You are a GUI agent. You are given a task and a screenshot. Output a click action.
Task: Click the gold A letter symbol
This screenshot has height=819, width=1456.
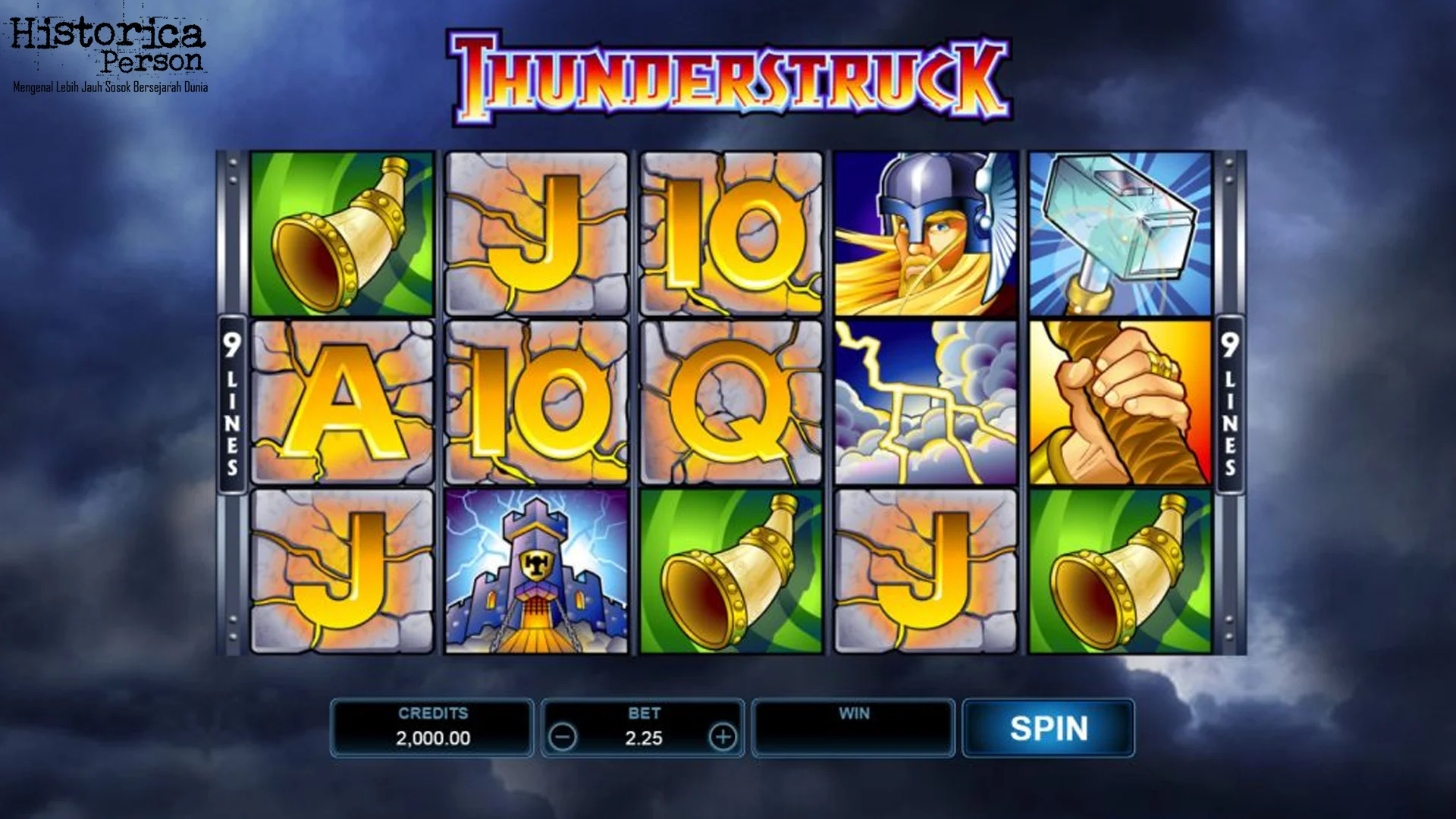click(x=341, y=402)
